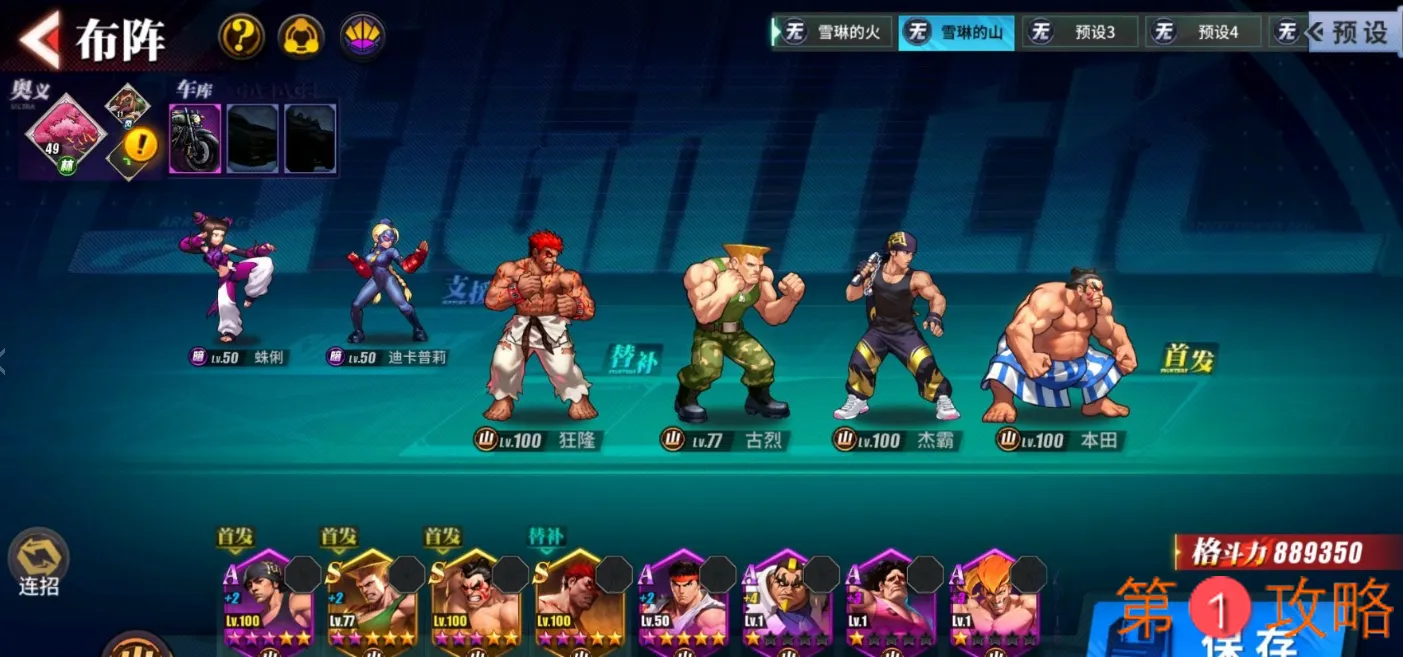Viewport: 1403px width, 657px height.
Task: Select 狂隆 in the formation lineup
Action: click(539, 330)
